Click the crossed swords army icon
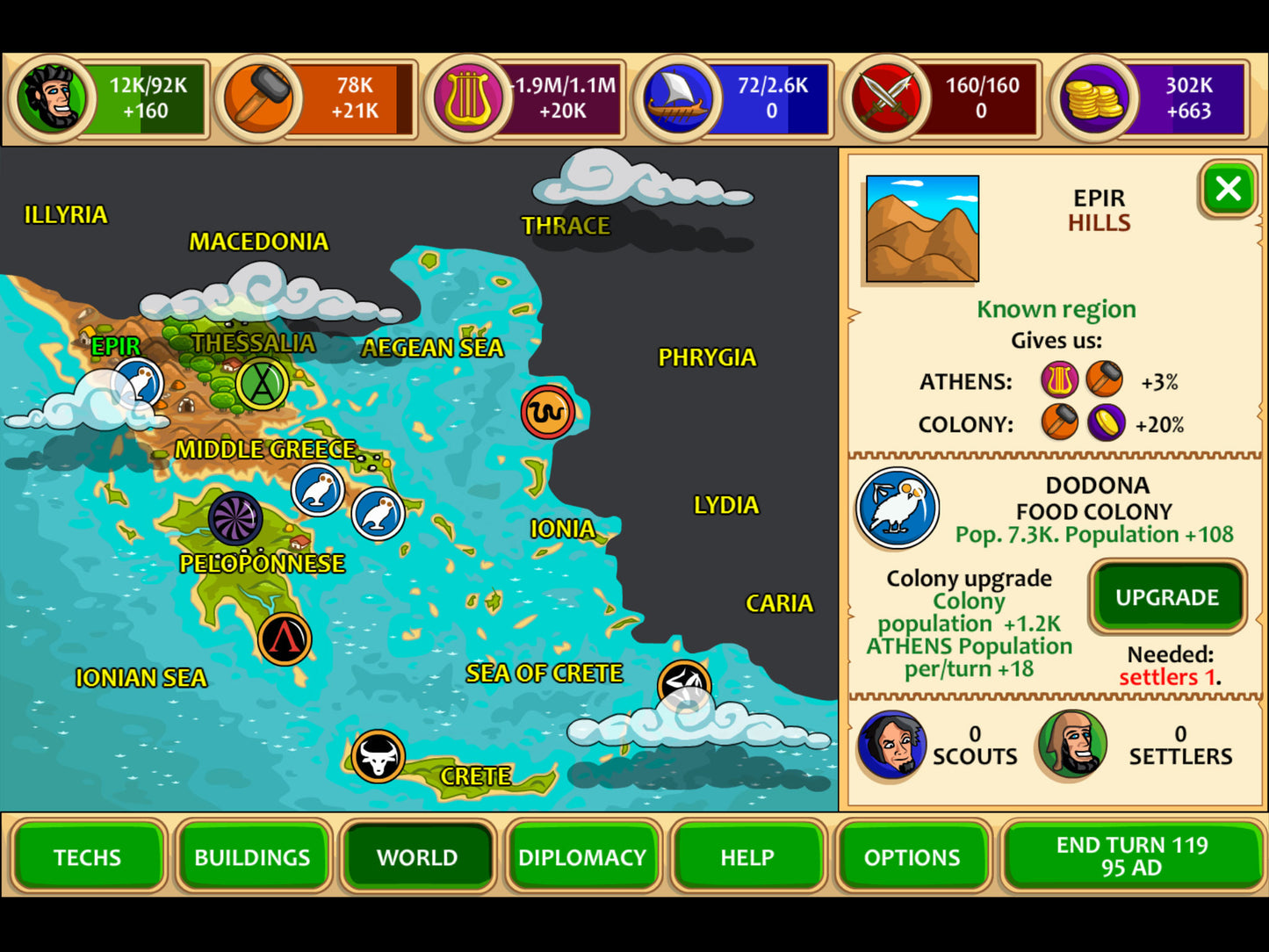 886,98
